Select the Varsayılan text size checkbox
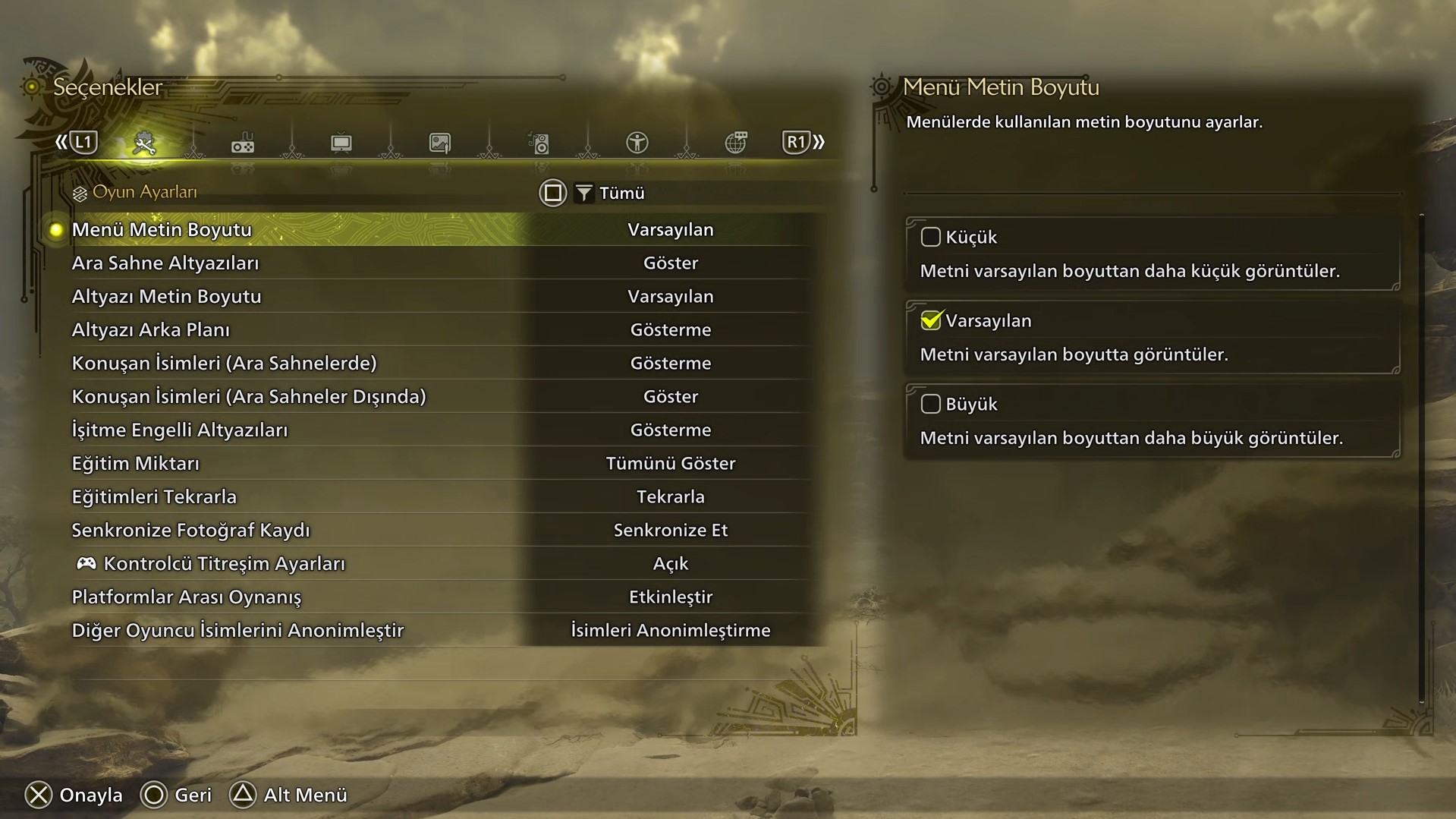 click(930, 320)
